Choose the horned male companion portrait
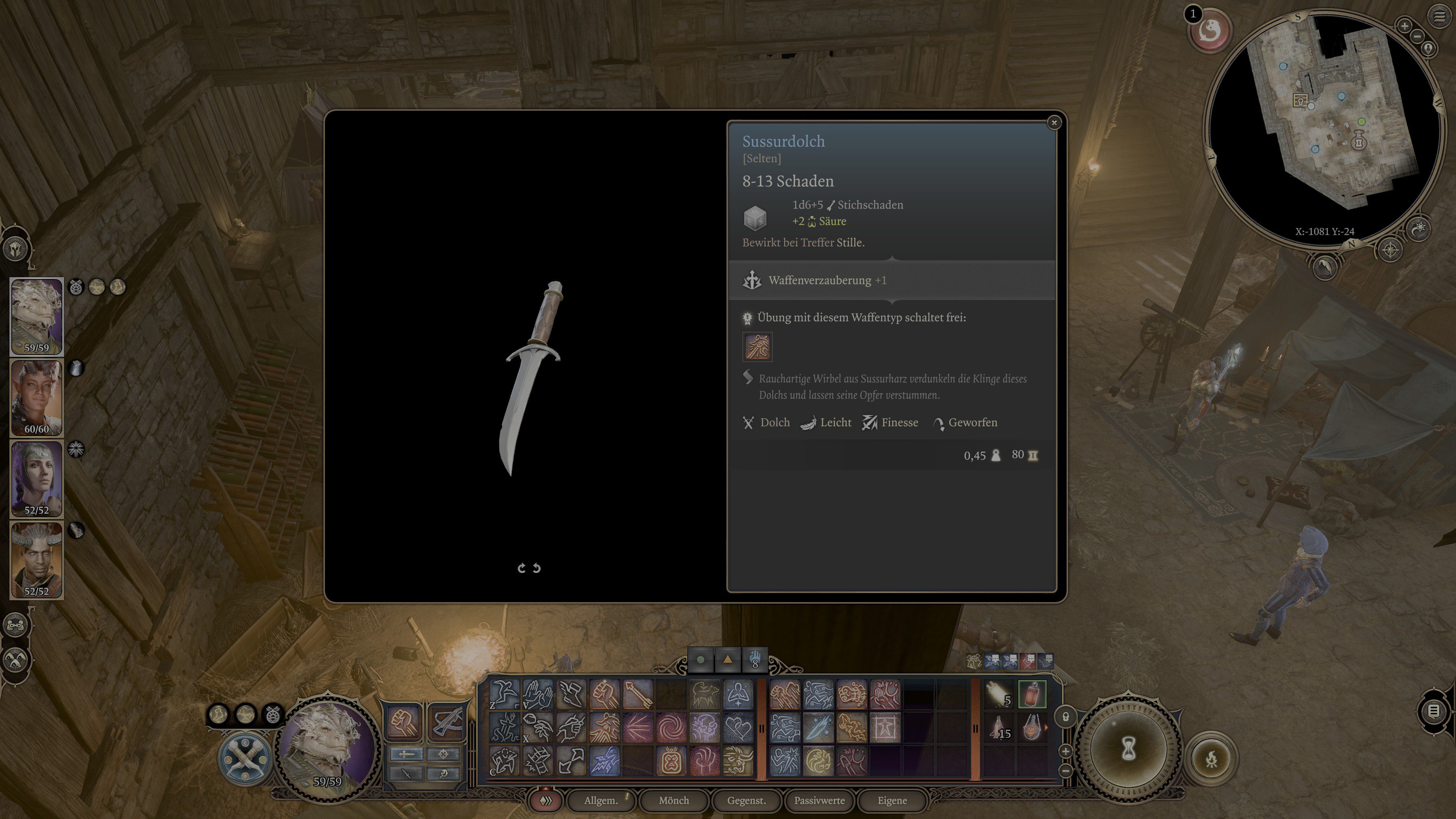The image size is (1456, 819). tap(37, 559)
